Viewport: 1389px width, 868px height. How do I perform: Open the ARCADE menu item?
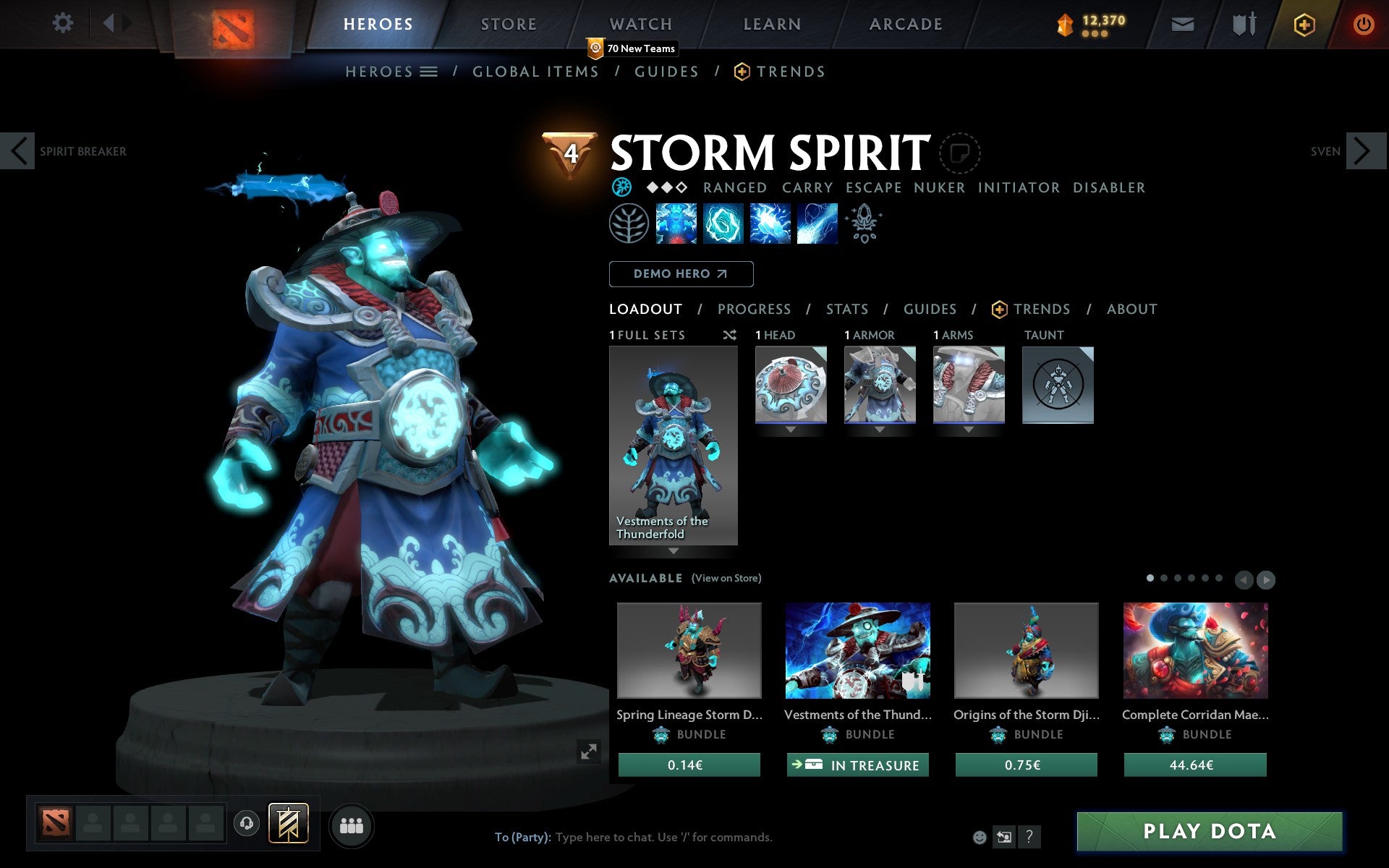tap(904, 23)
